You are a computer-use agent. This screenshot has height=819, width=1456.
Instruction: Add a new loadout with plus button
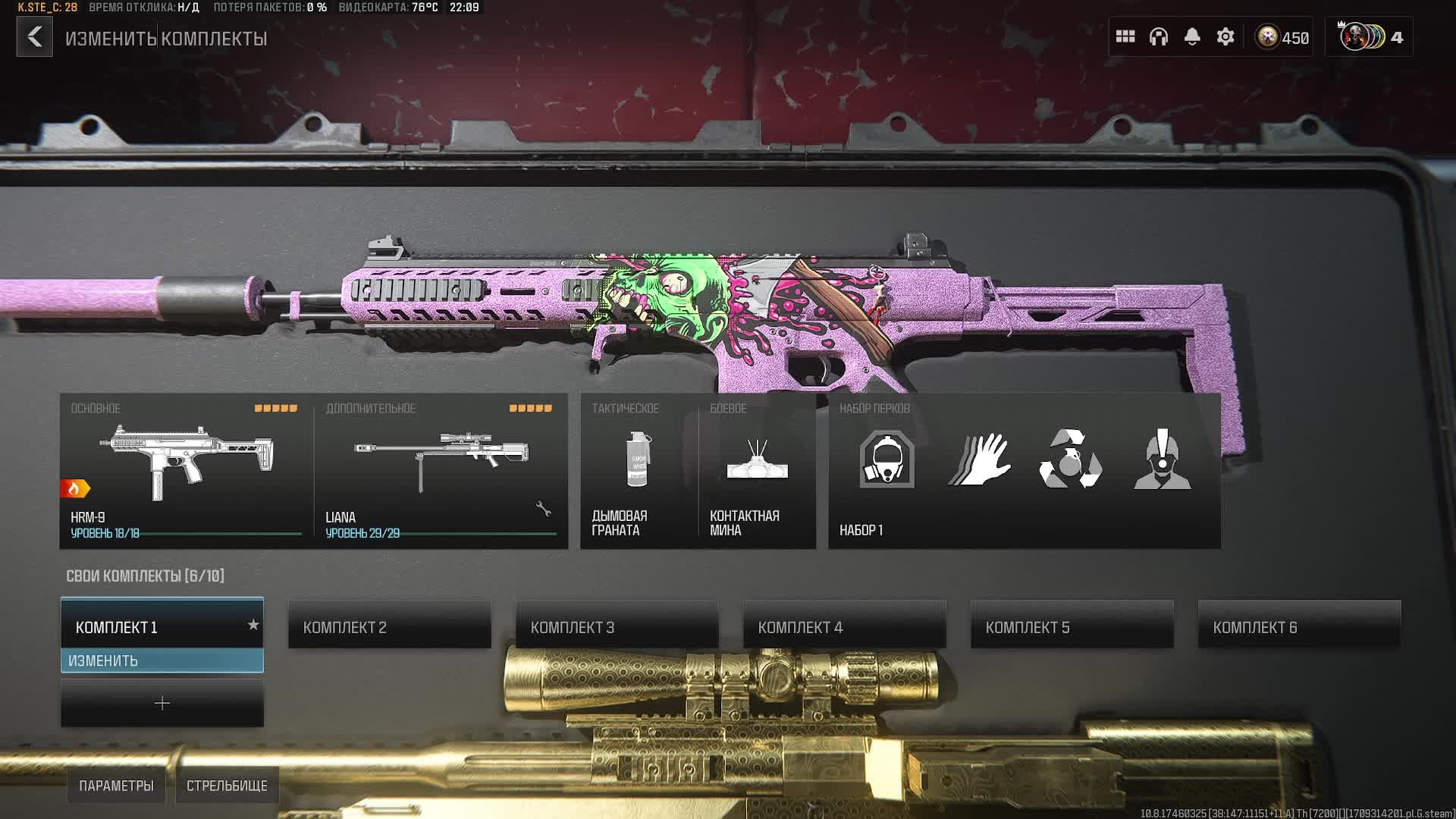(162, 704)
